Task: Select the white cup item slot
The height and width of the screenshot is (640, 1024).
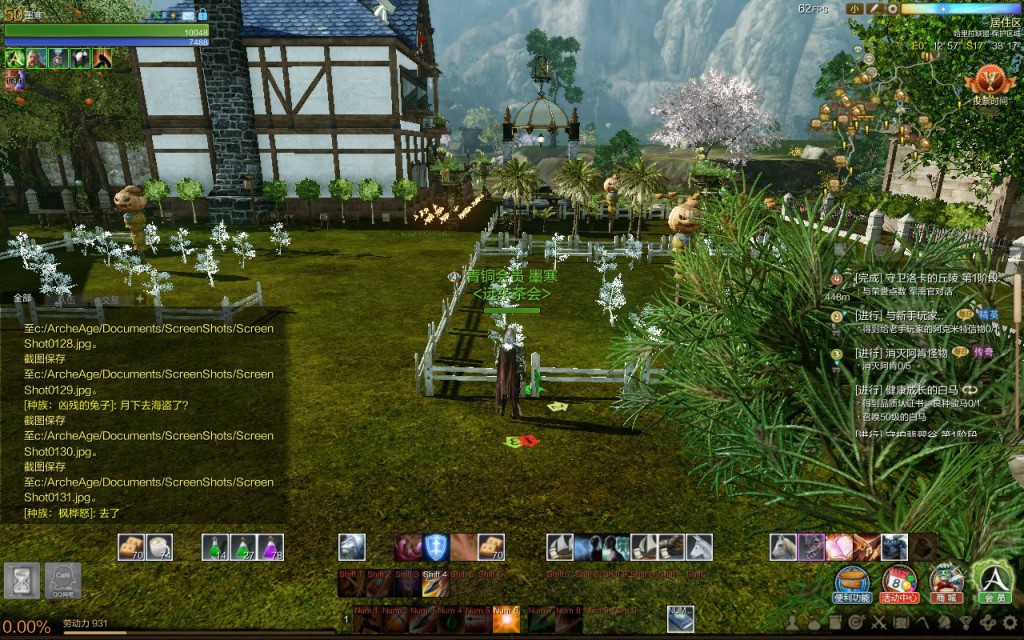Action: 159,546
